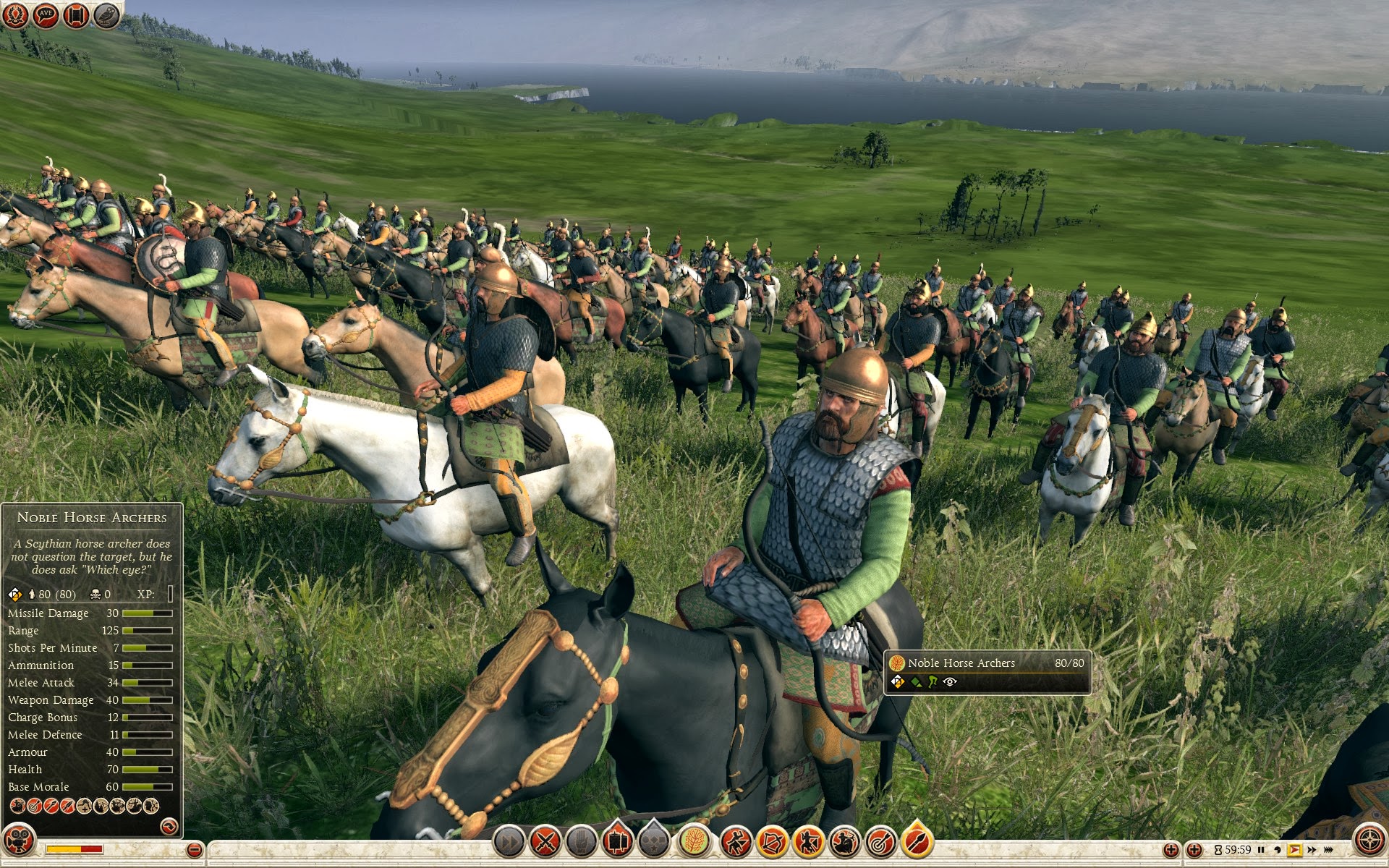
Task: Activate the target bullseye shot ability
Action: pyautogui.click(x=880, y=842)
